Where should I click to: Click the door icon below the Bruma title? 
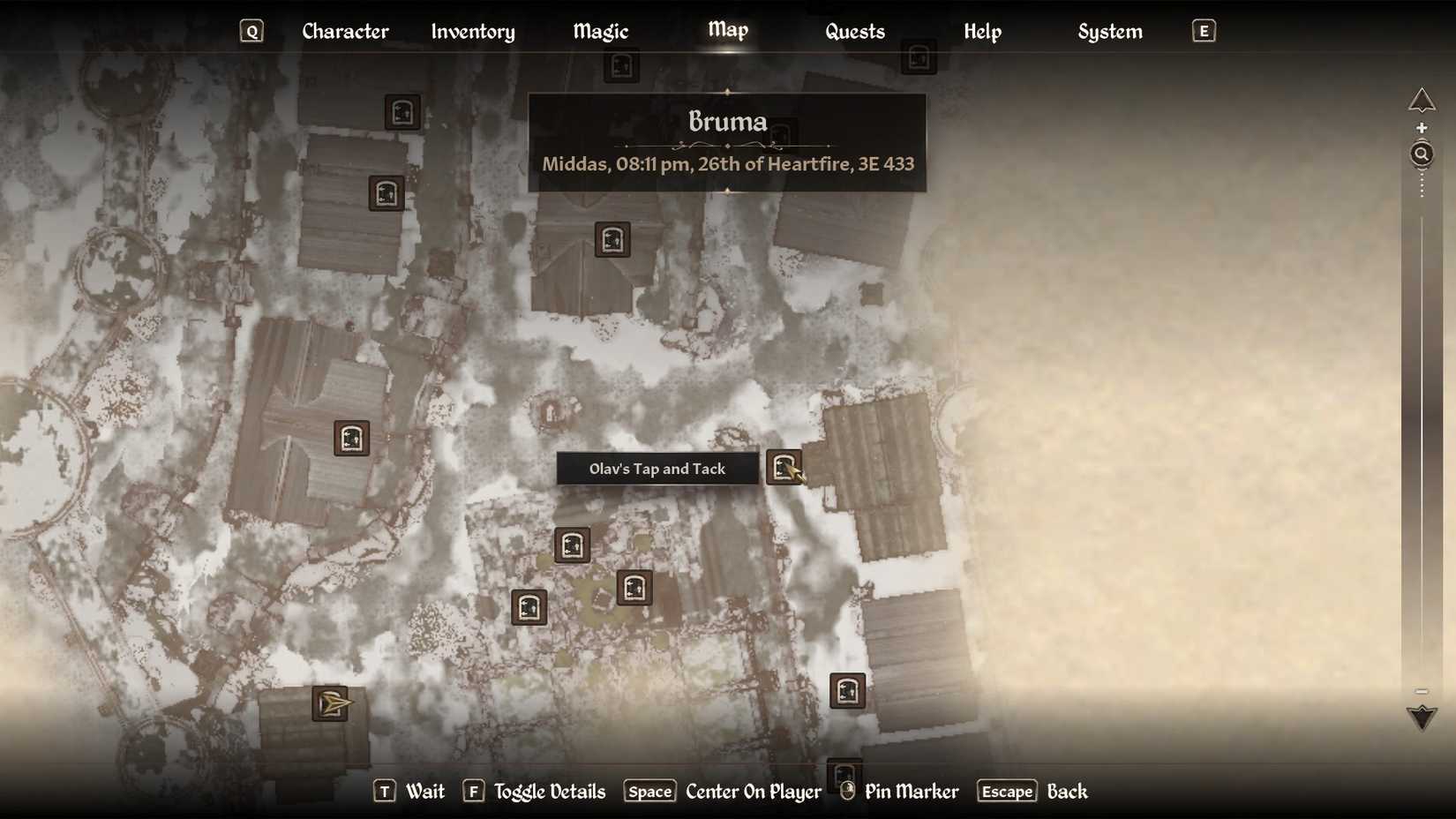(x=613, y=239)
